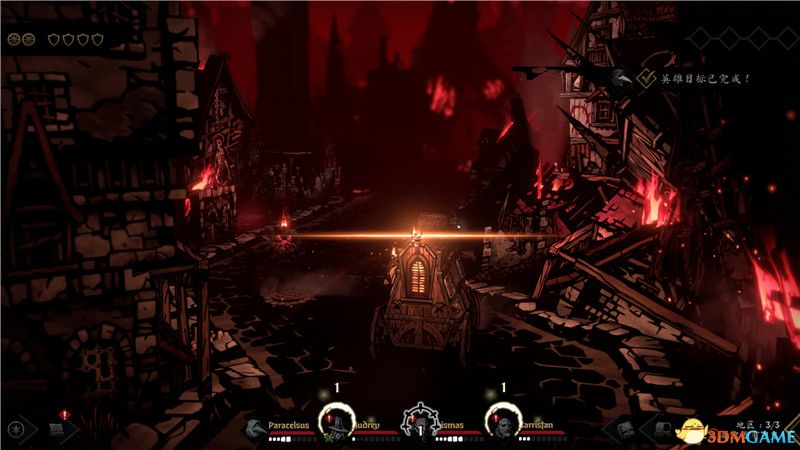Select Dismas's hero portrait
This screenshot has width=800, height=450.
pyautogui.click(x=420, y=424)
